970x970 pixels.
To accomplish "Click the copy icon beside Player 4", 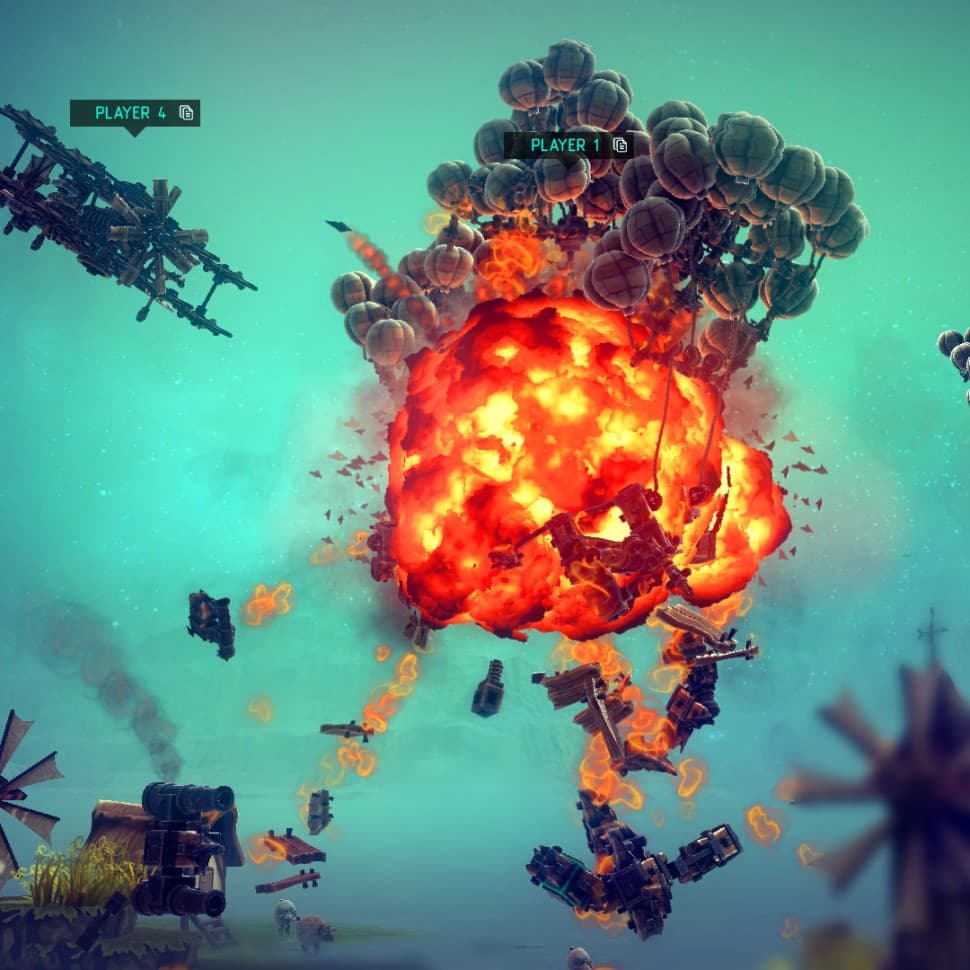I will click(186, 113).
